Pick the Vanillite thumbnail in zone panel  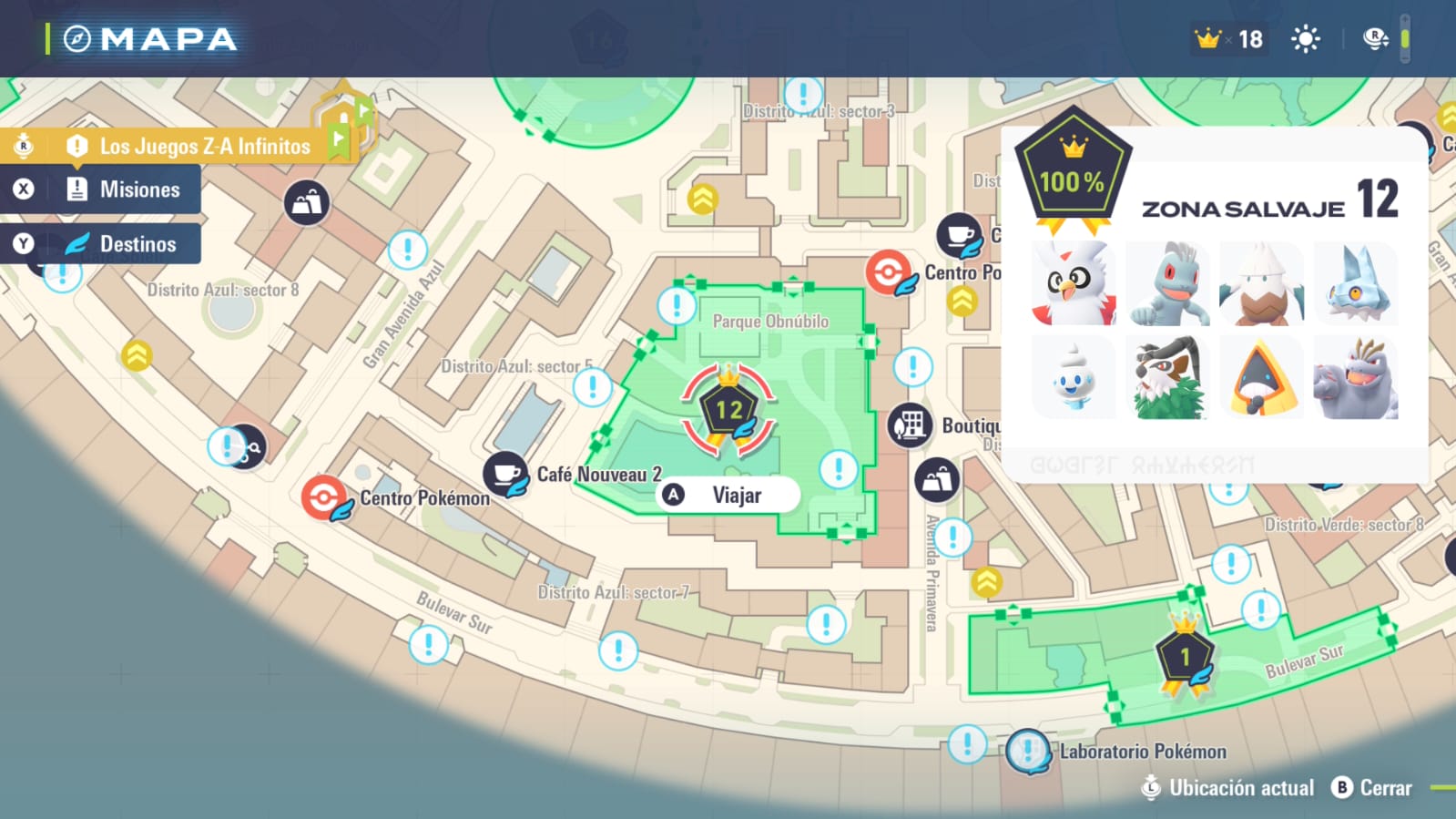[x=1074, y=378]
